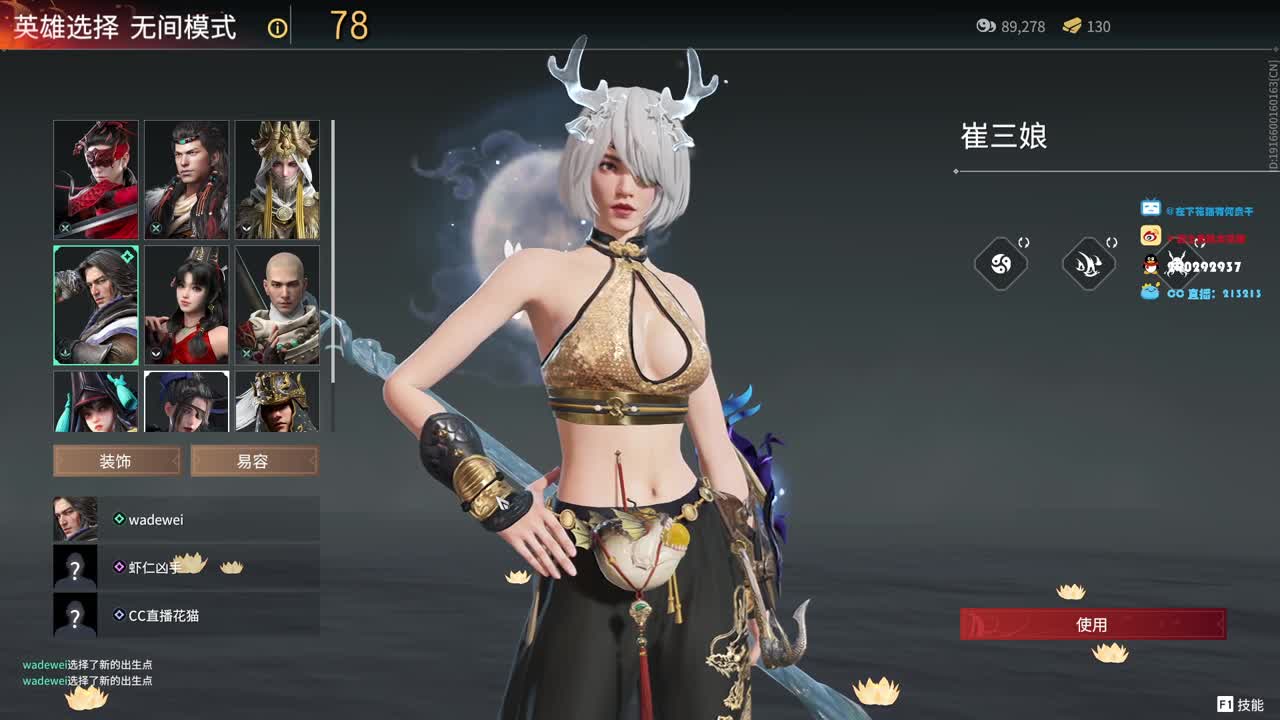Screen dimensions: 1280x720
Task: Open the Weibo eye icon link
Action: click(x=1151, y=234)
